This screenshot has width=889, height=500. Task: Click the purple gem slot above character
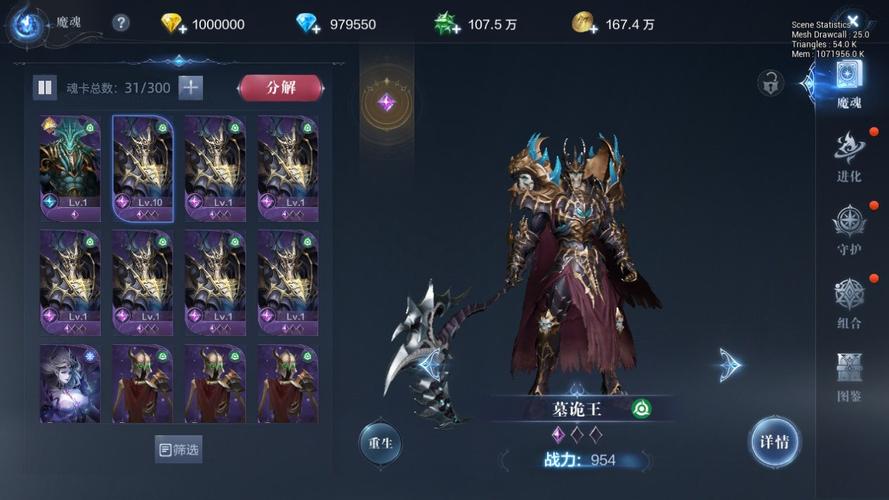click(x=386, y=102)
